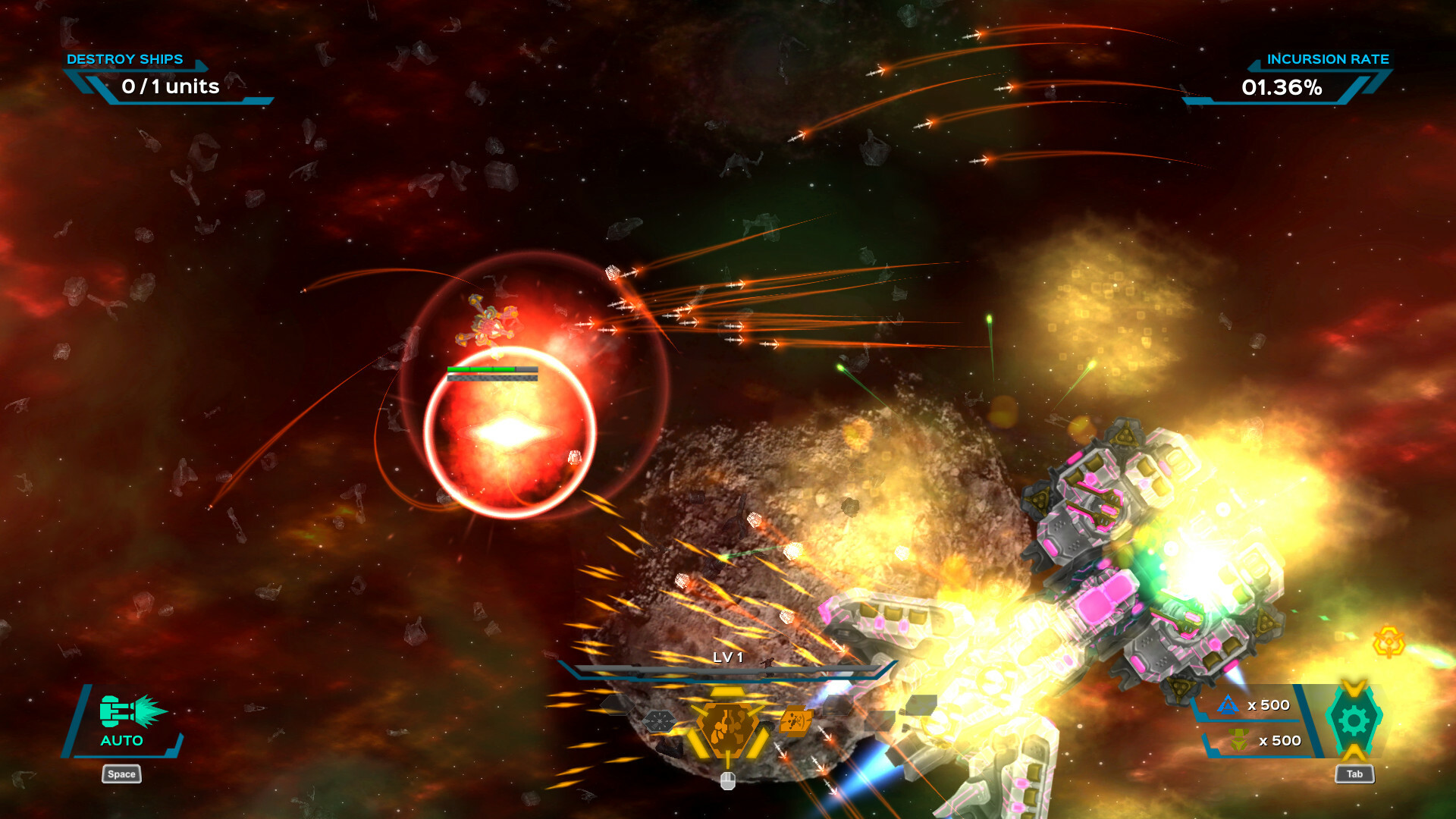The width and height of the screenshot is (1456, 819).
Task: Open the Tab key menu prompt
Action: coord(1355,774)
